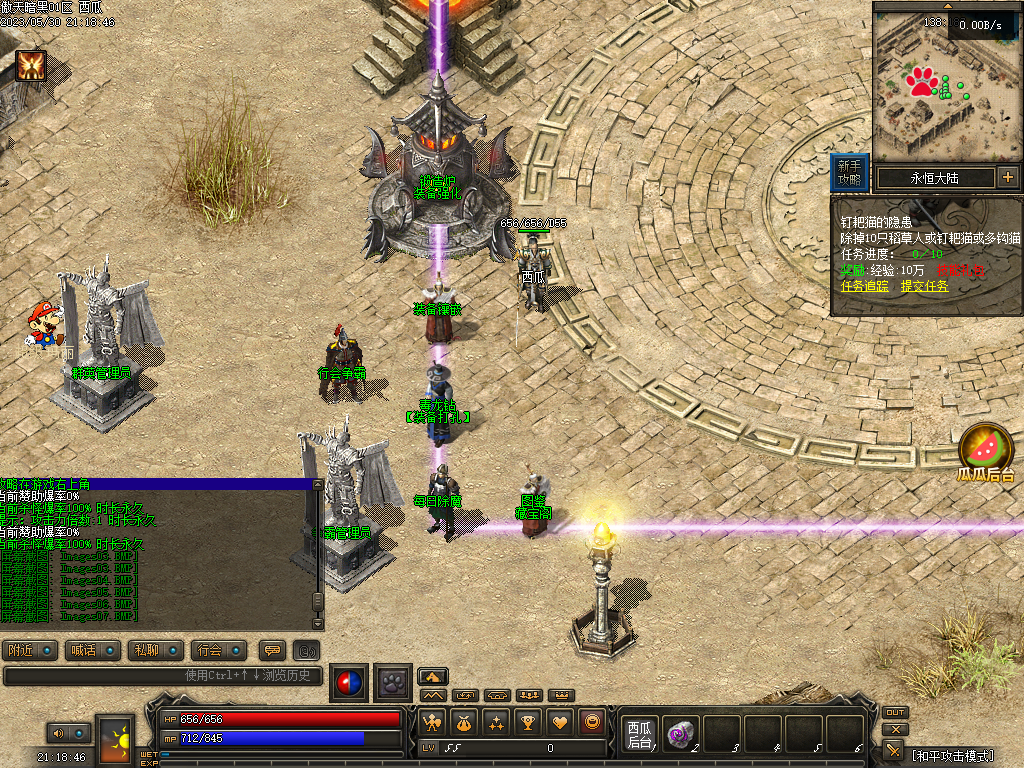Image resolution: width=1024 pixels, height=768 pixels.
Task: Click the trophy icon in the menu bar
Action: pyautogui.click(x=528, y=721)
